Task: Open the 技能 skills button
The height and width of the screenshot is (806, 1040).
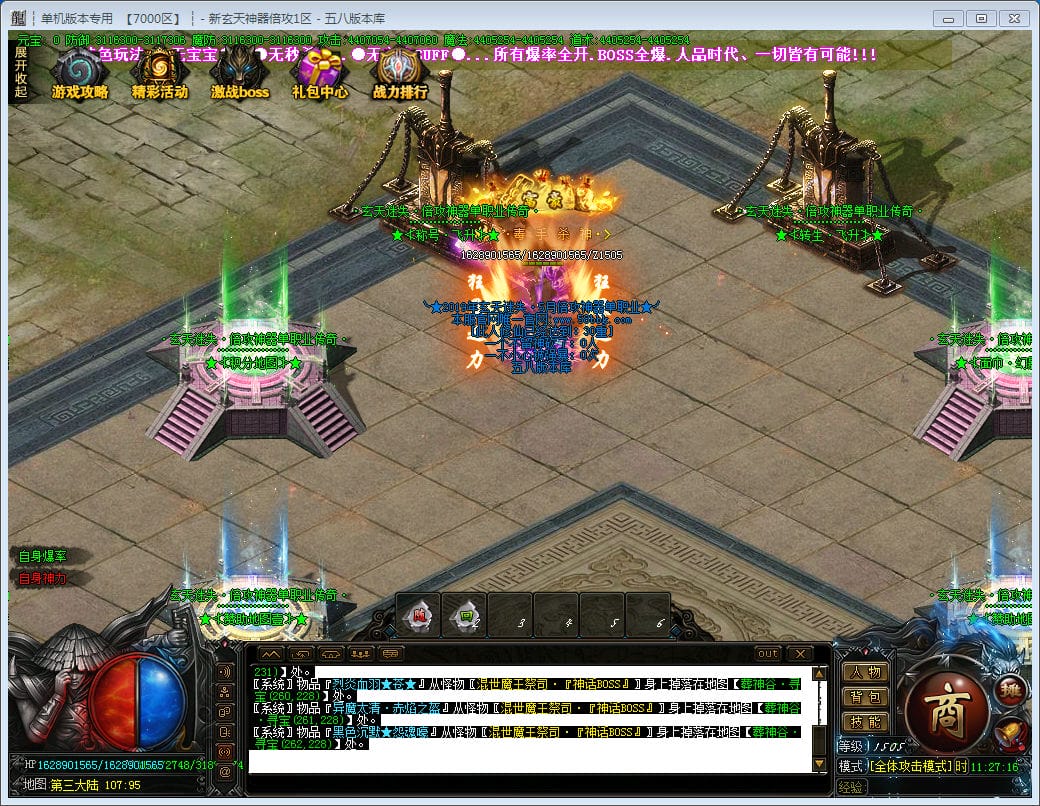Action: (x=865, y=722)
